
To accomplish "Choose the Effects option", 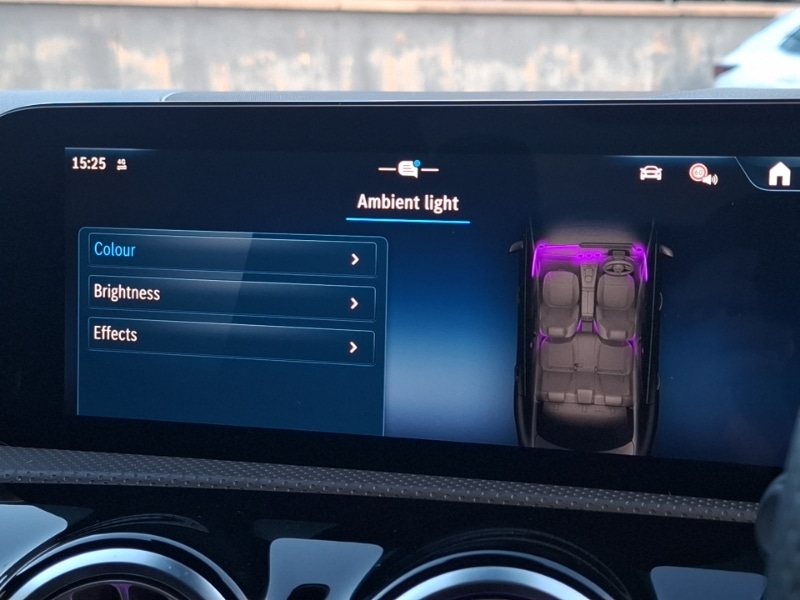I will pyautogui.click(x=230, y=340).
